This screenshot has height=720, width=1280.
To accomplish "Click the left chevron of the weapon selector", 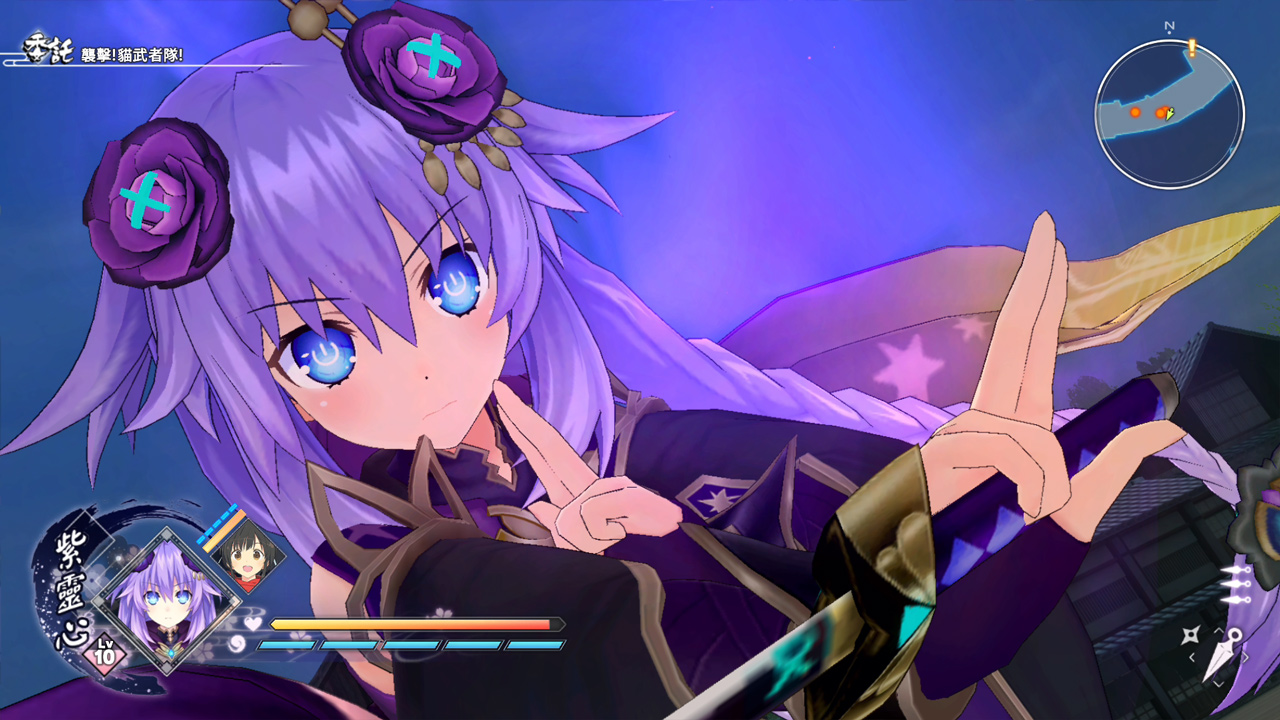I will coord(1192,657).
